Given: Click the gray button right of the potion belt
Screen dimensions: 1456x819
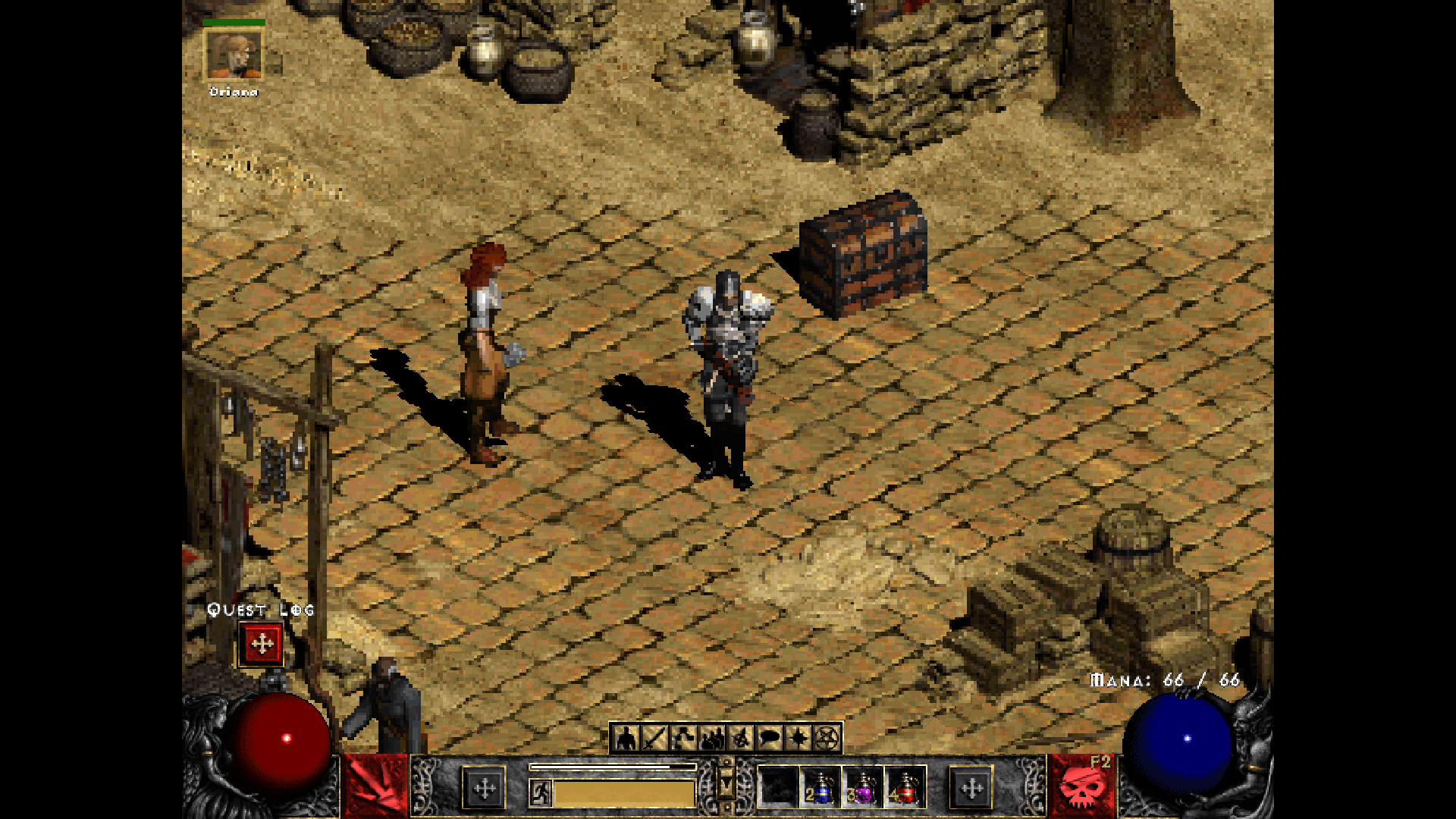Looking at the screenshot, I should click(971, 789).
